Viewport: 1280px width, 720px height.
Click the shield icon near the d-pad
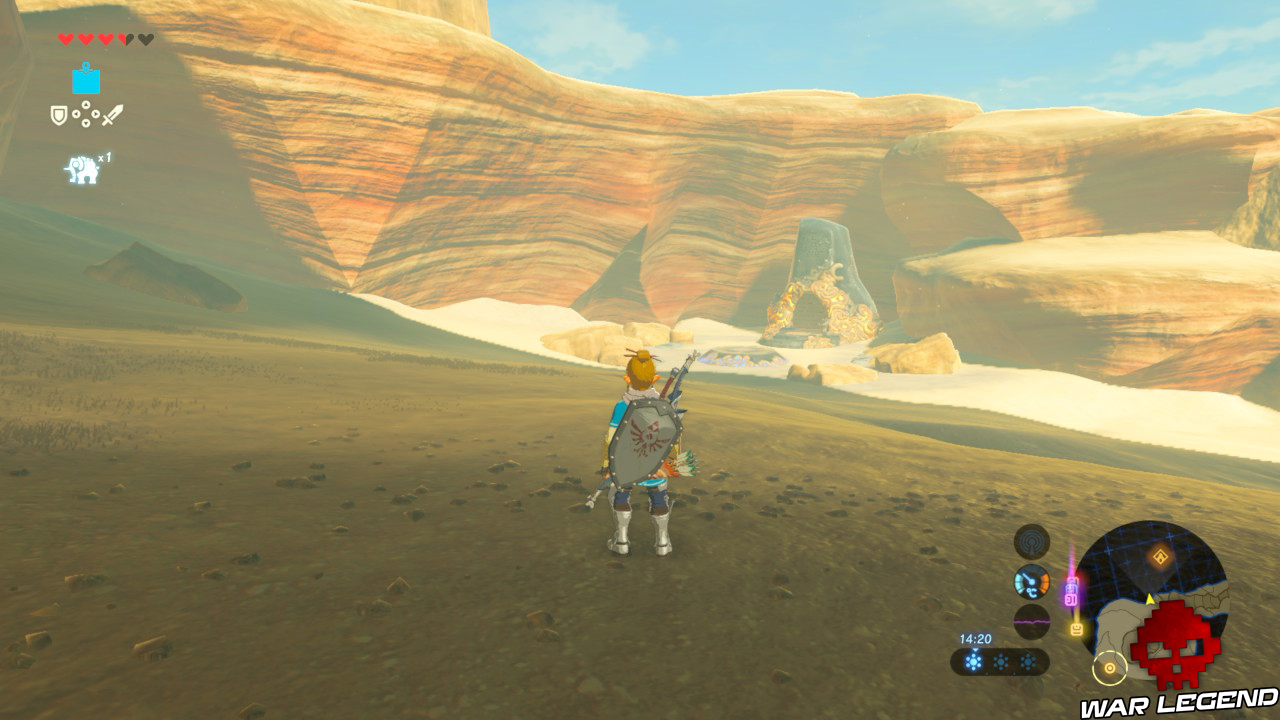click(x=59, y=114)
